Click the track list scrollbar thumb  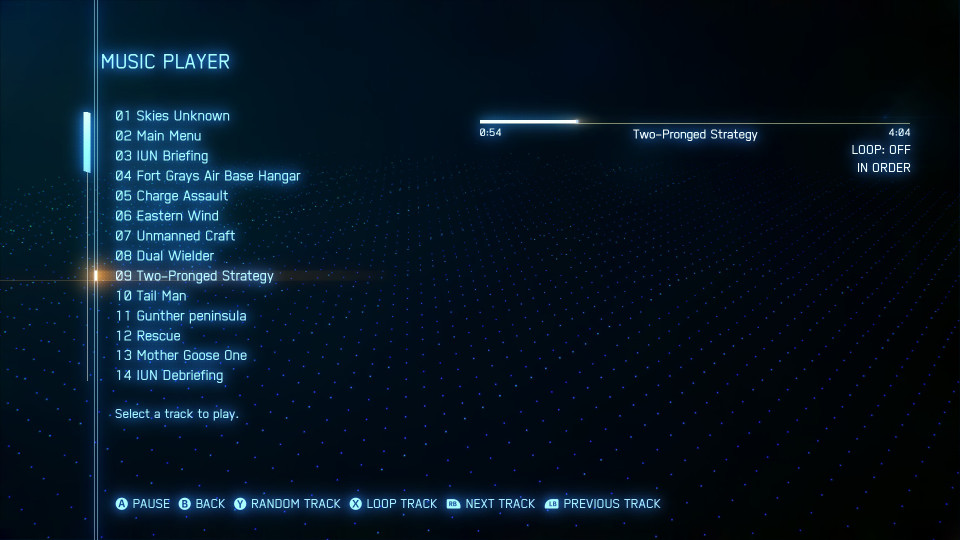(87, 141)
